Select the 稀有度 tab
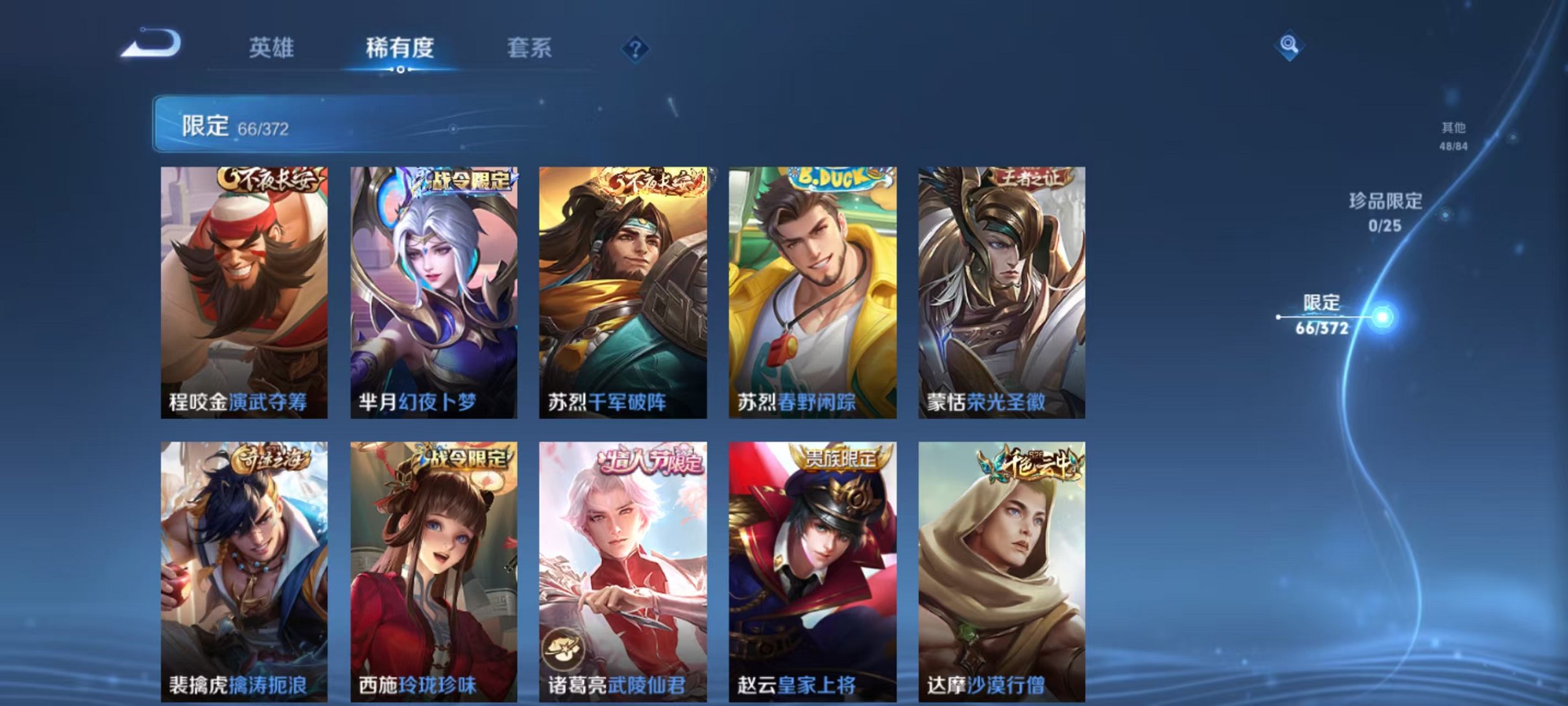1568x706 pixels. click(x=400, y=47)
